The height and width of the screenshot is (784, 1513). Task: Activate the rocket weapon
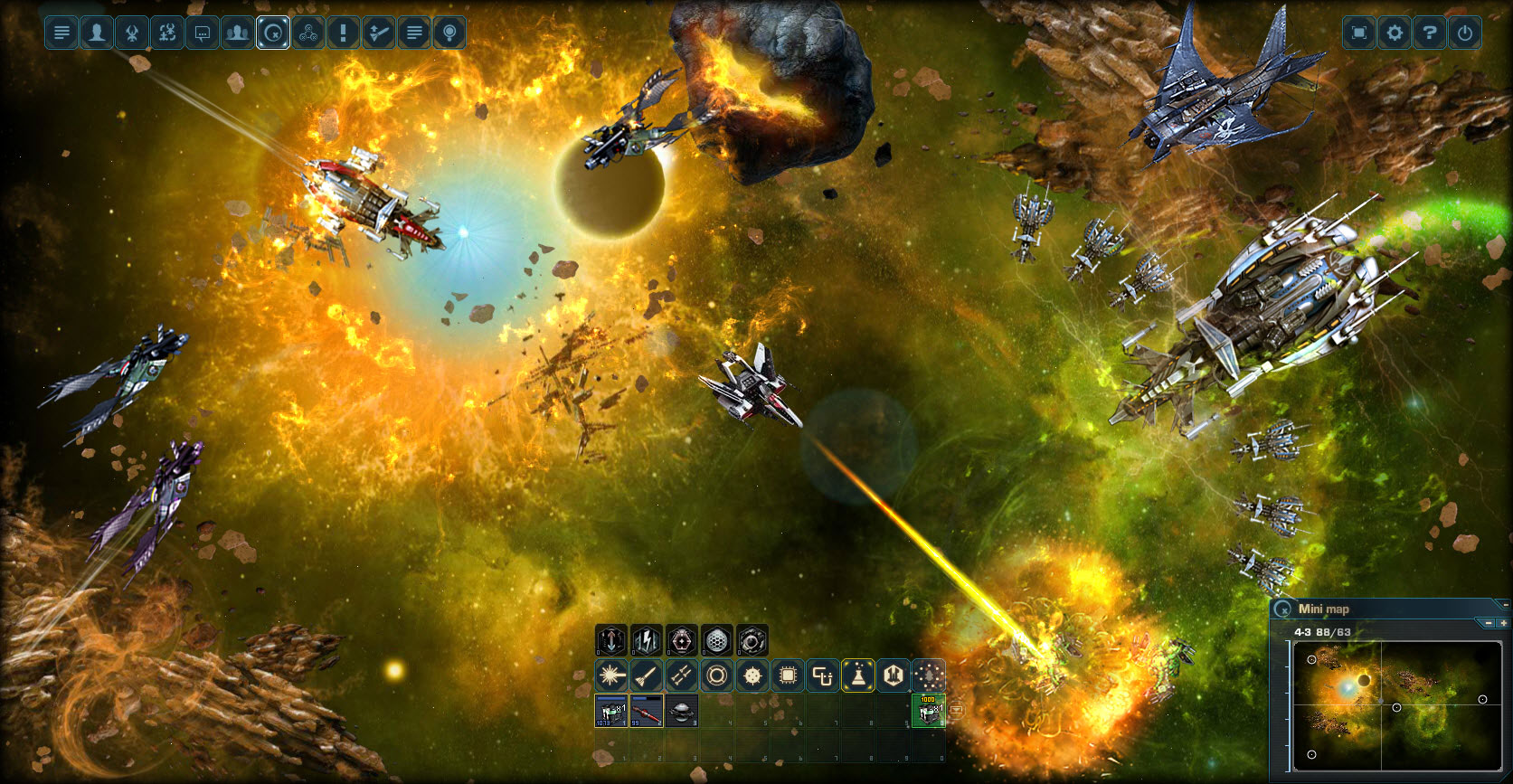pyautogui.click(x=646, y=675)
